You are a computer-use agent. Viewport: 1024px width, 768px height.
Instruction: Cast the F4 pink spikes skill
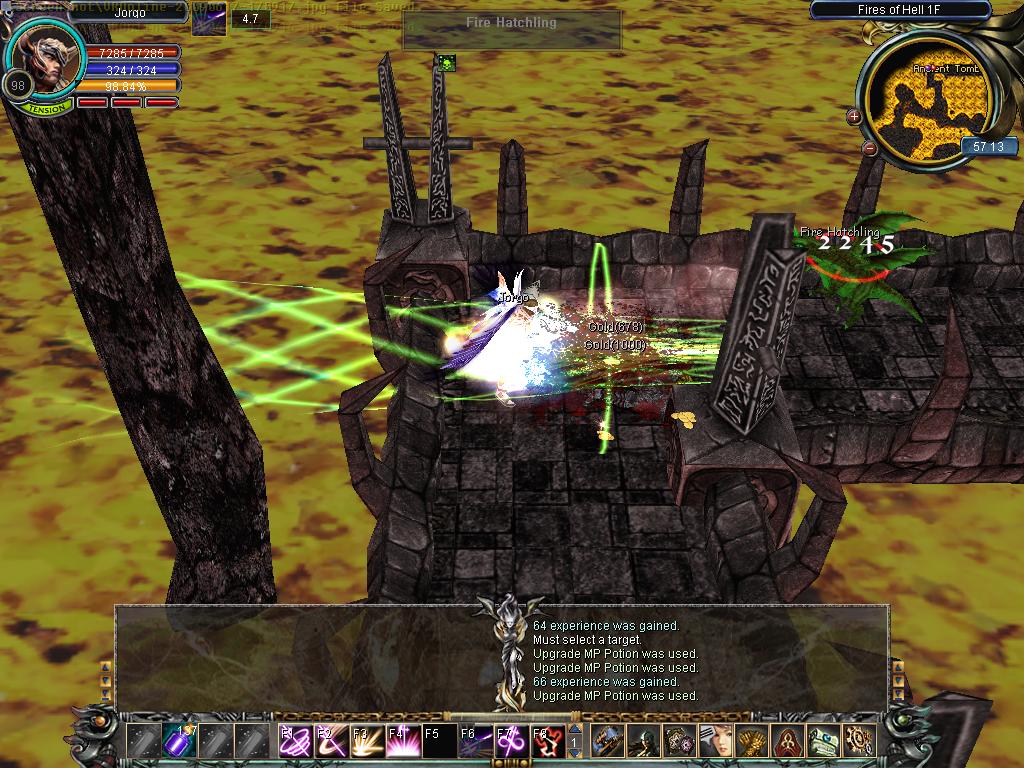tap(402, 741)
